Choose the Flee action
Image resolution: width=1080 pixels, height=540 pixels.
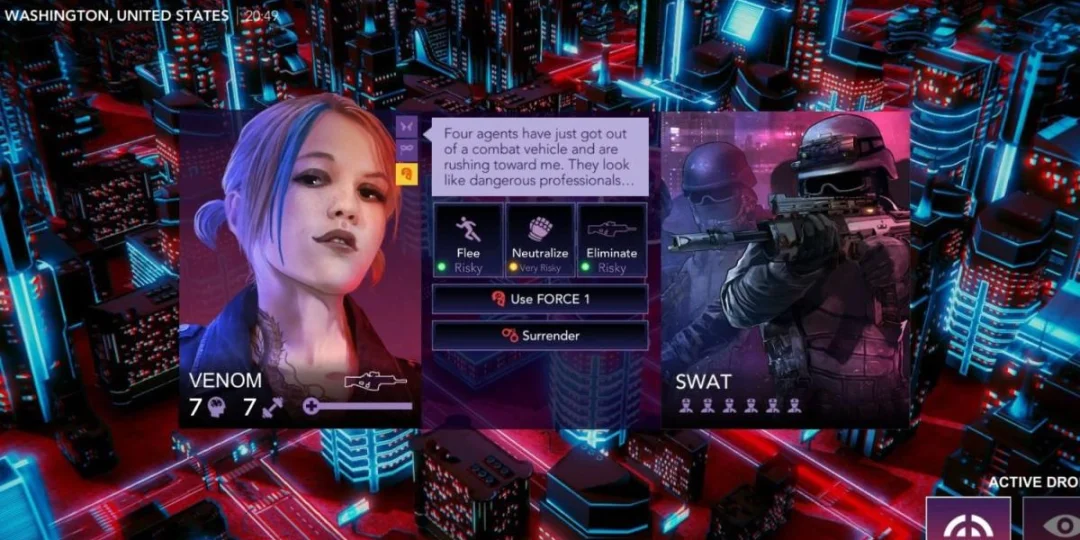click(467, 240)
